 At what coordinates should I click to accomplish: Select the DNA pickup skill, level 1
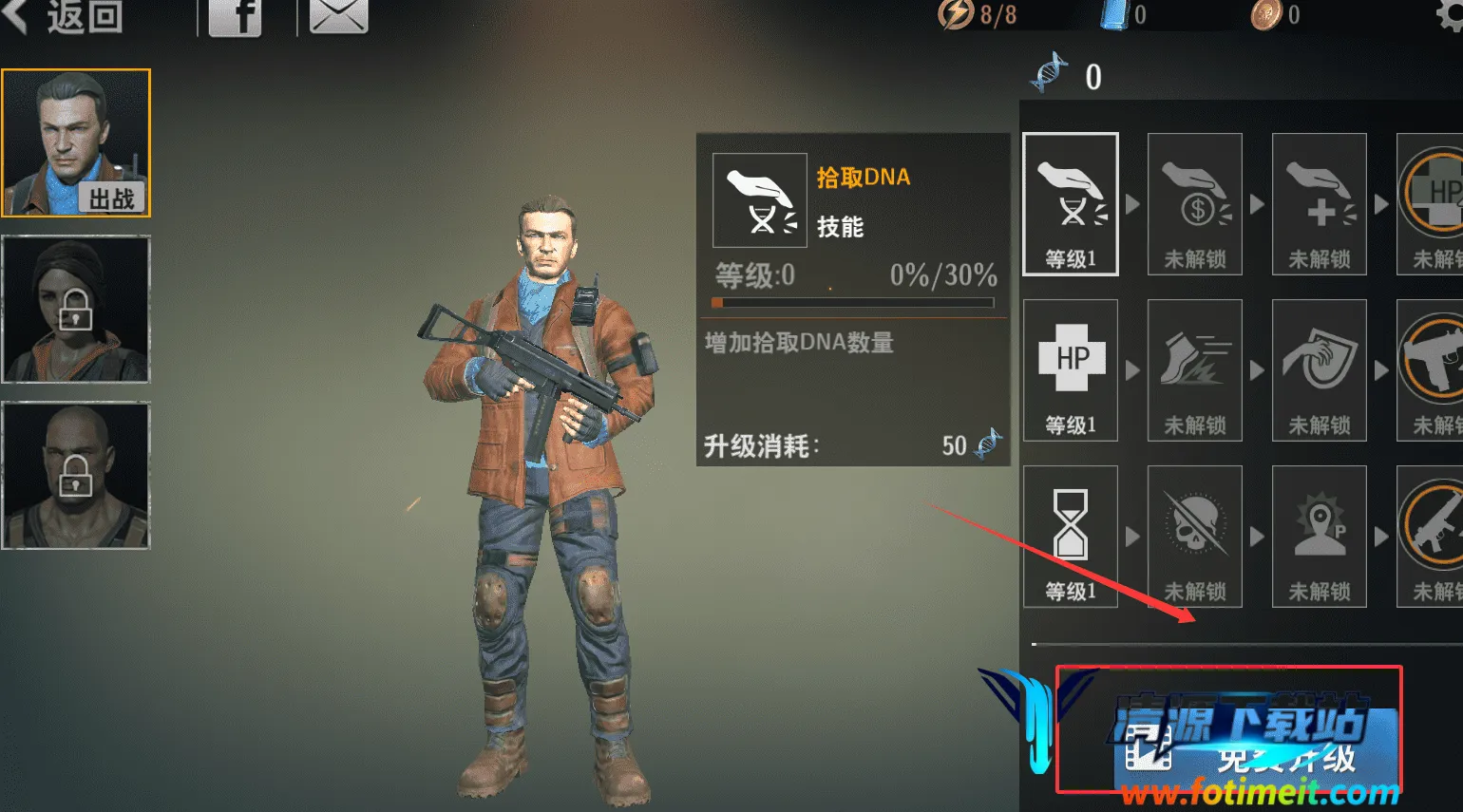1071,204
